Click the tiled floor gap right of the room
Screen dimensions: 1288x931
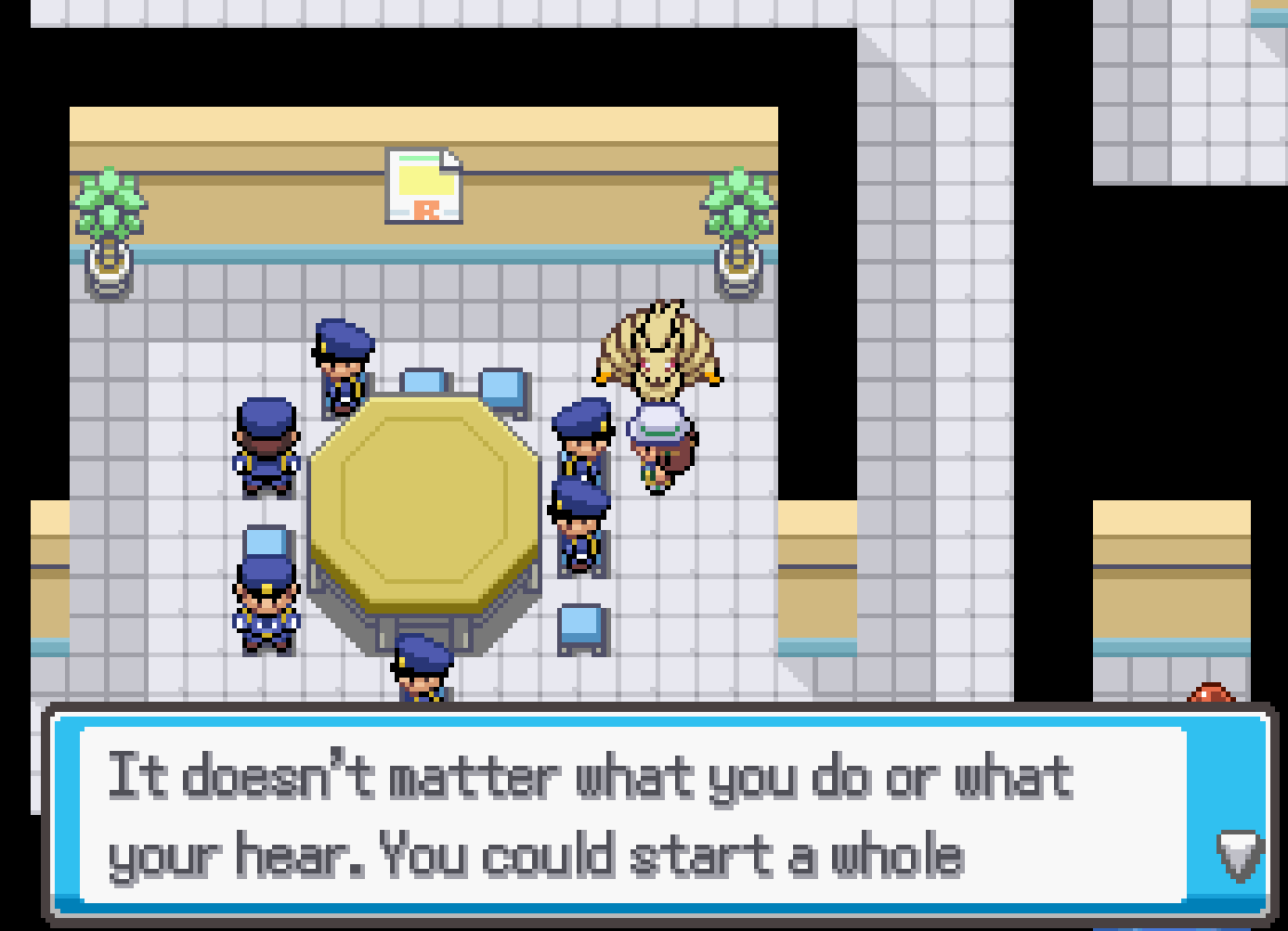pos(929,371)
